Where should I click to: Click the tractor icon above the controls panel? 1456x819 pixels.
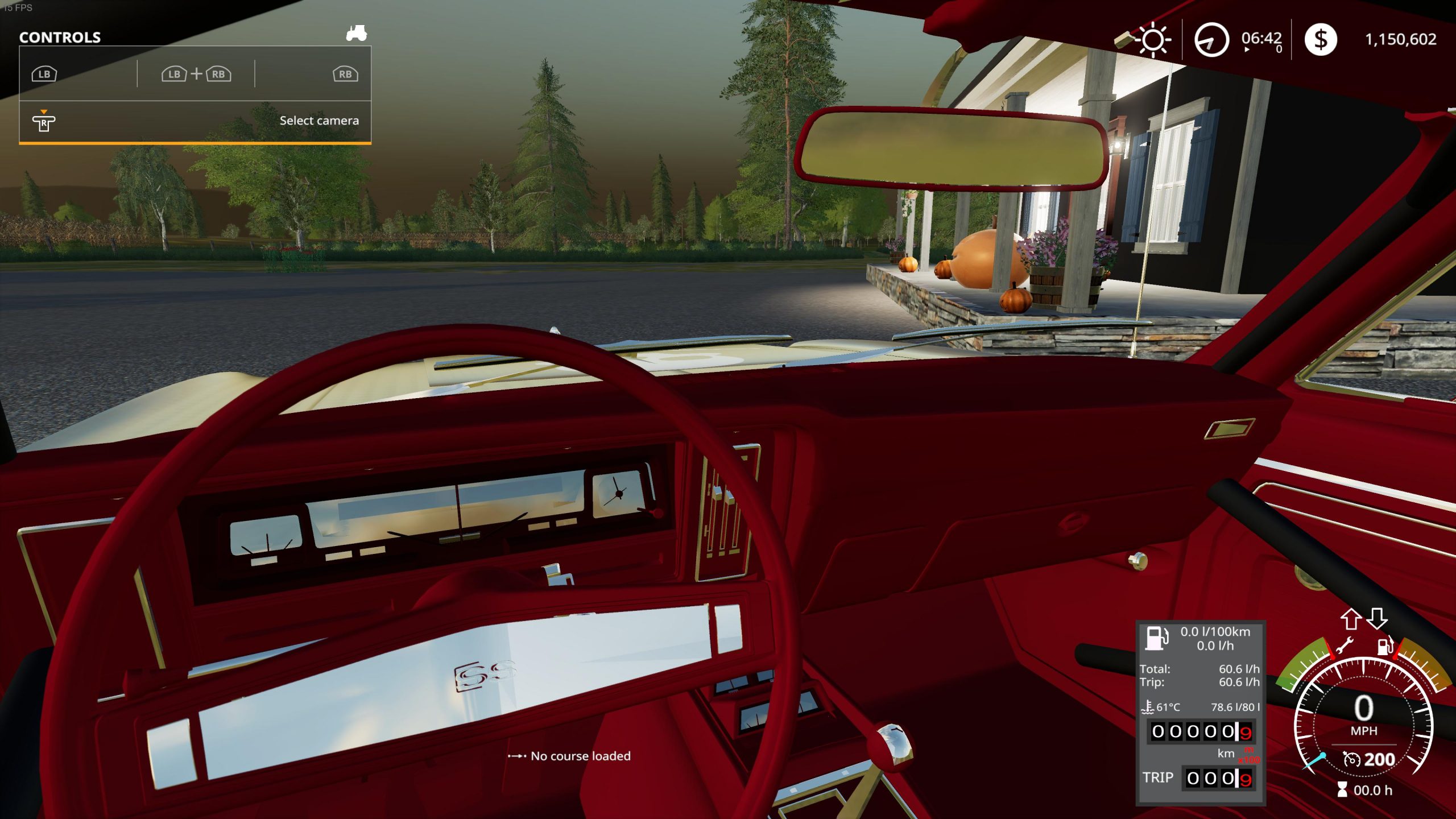coord(357,34)
